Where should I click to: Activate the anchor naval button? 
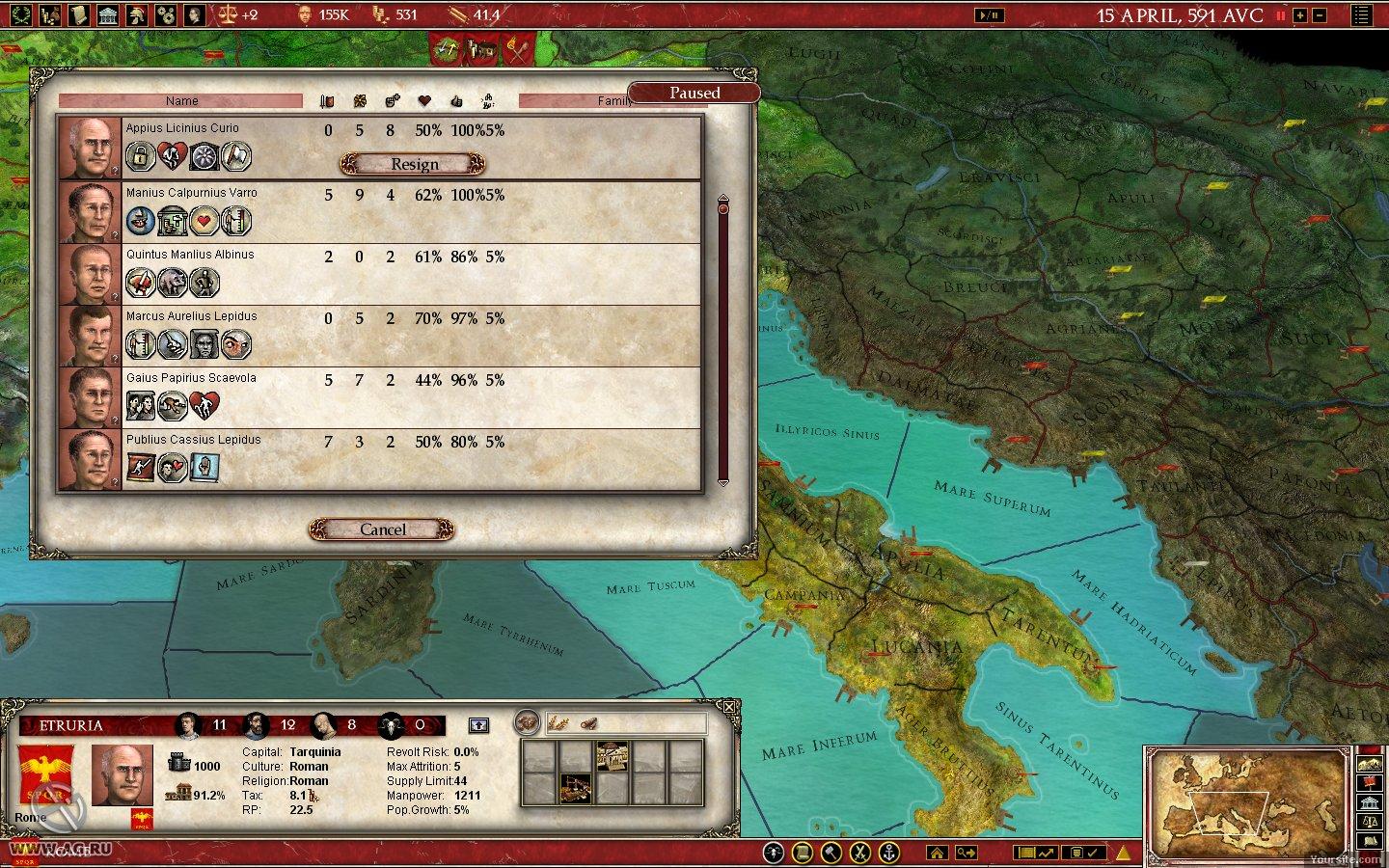(x=888, y=853)
